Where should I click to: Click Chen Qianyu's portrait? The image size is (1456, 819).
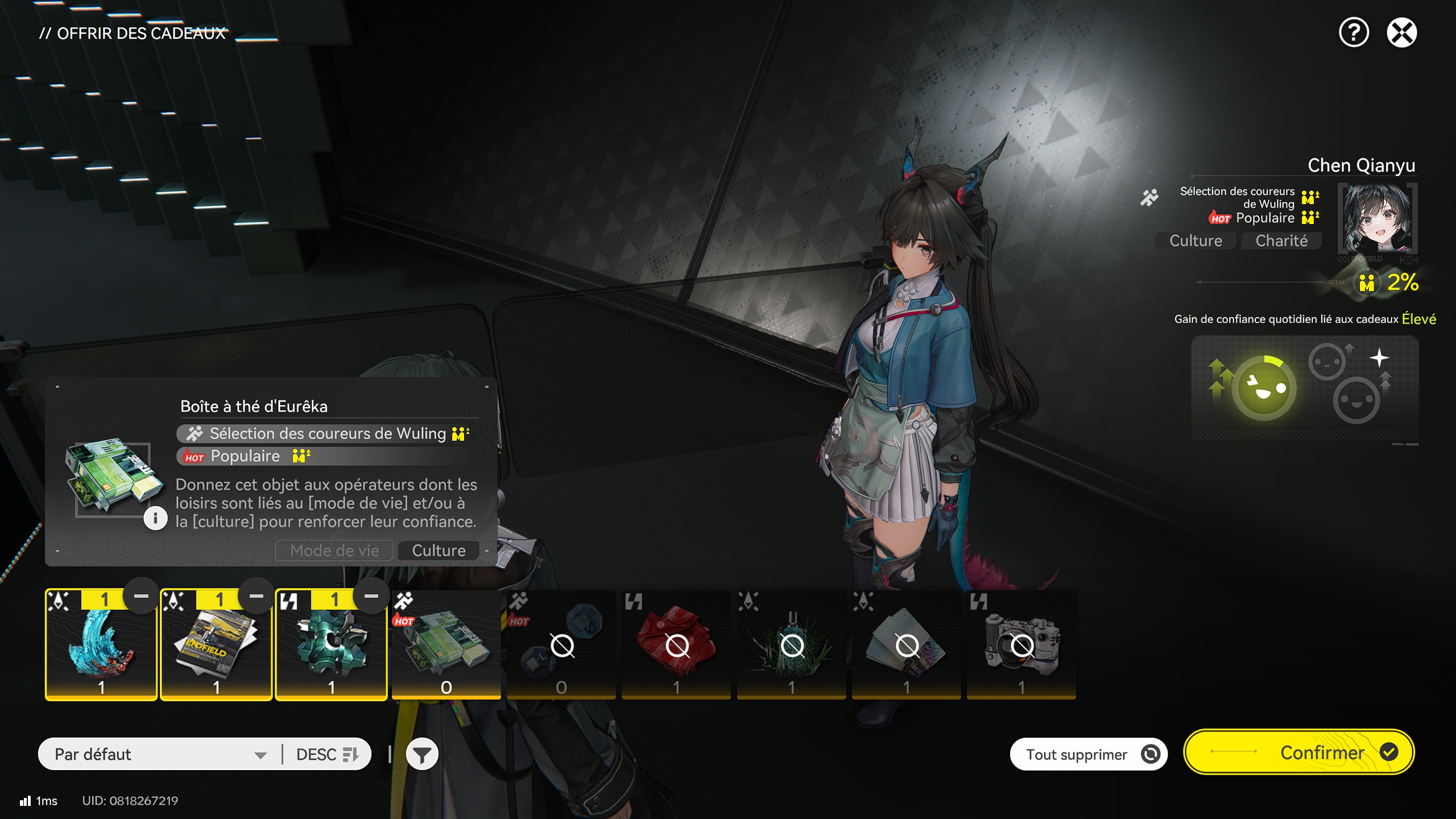[x=1377, y=218]
